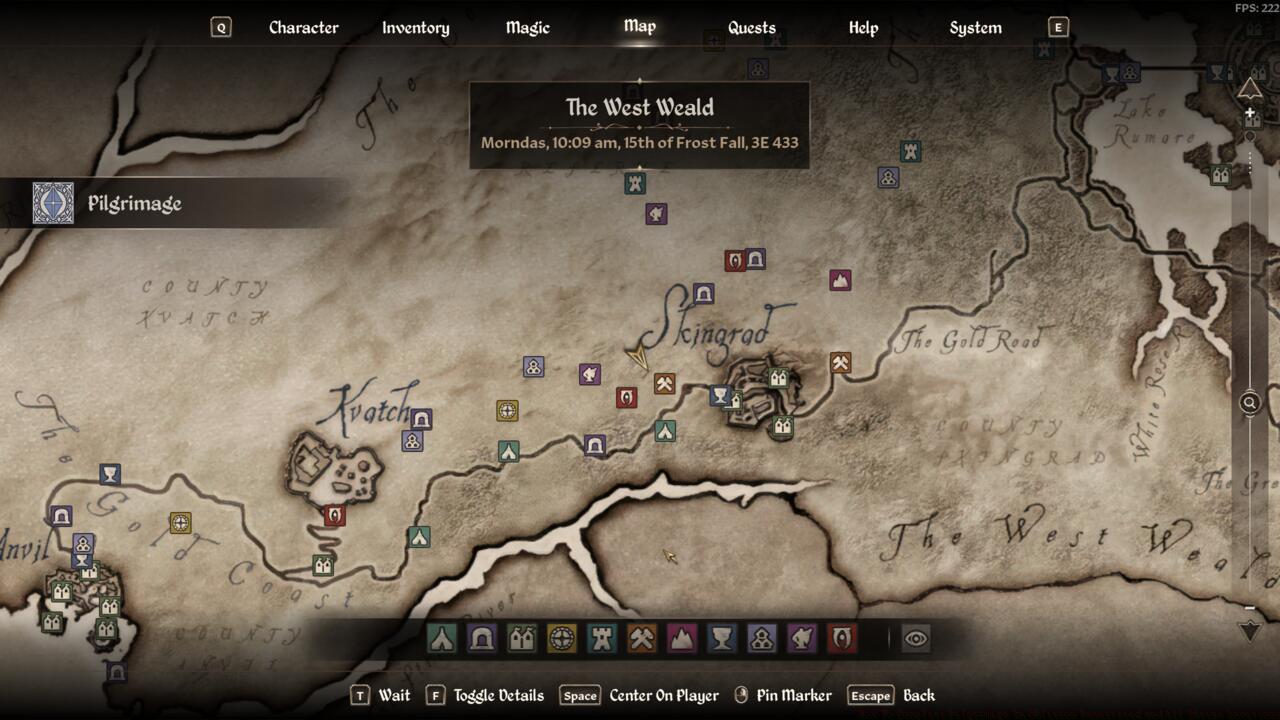Screen dimensions: 1280x720
Task: Toggle the winged statue filter icon
Action: [801, 637]
